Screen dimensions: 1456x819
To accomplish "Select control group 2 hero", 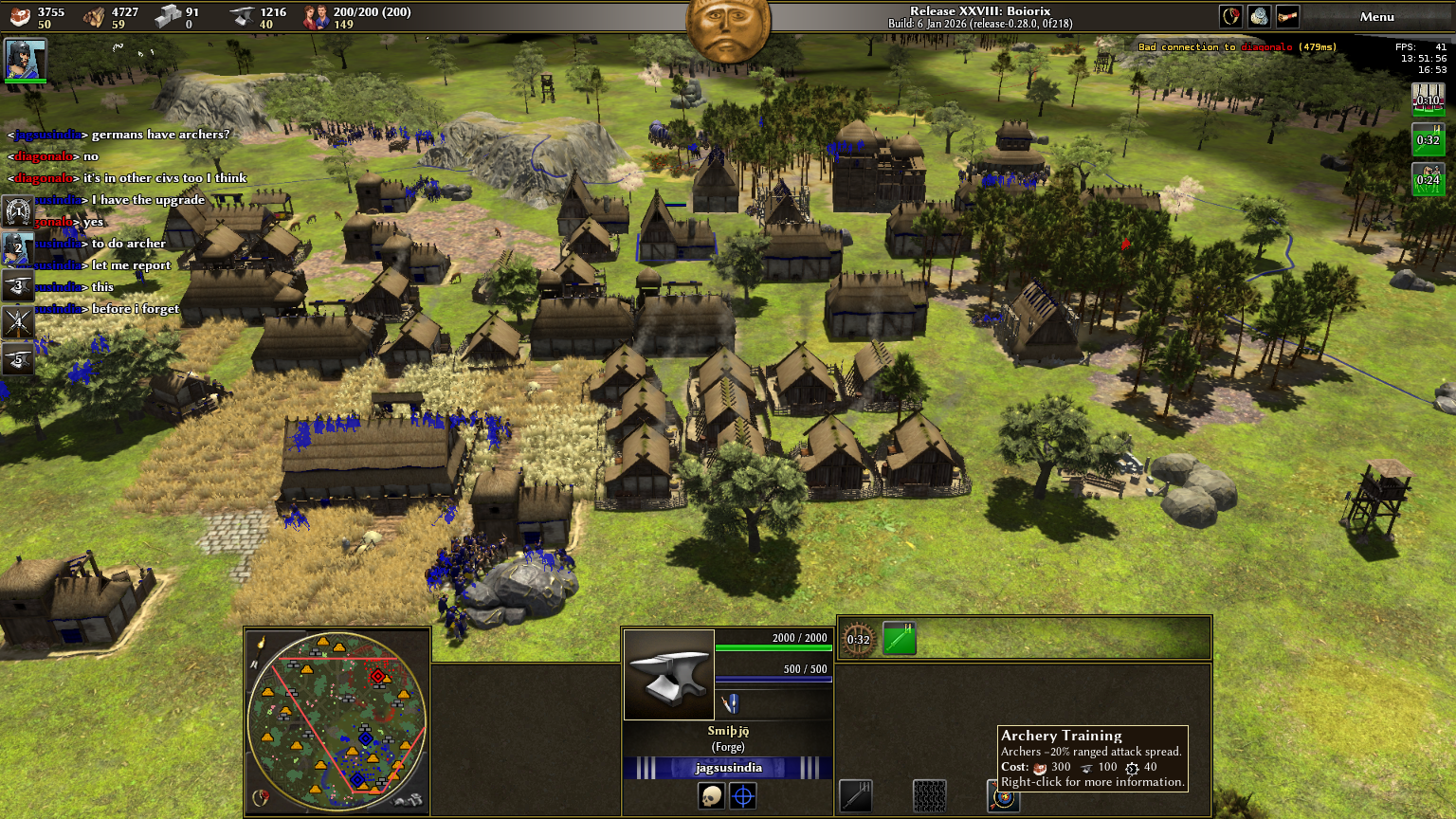I will (x=18, y=248).
